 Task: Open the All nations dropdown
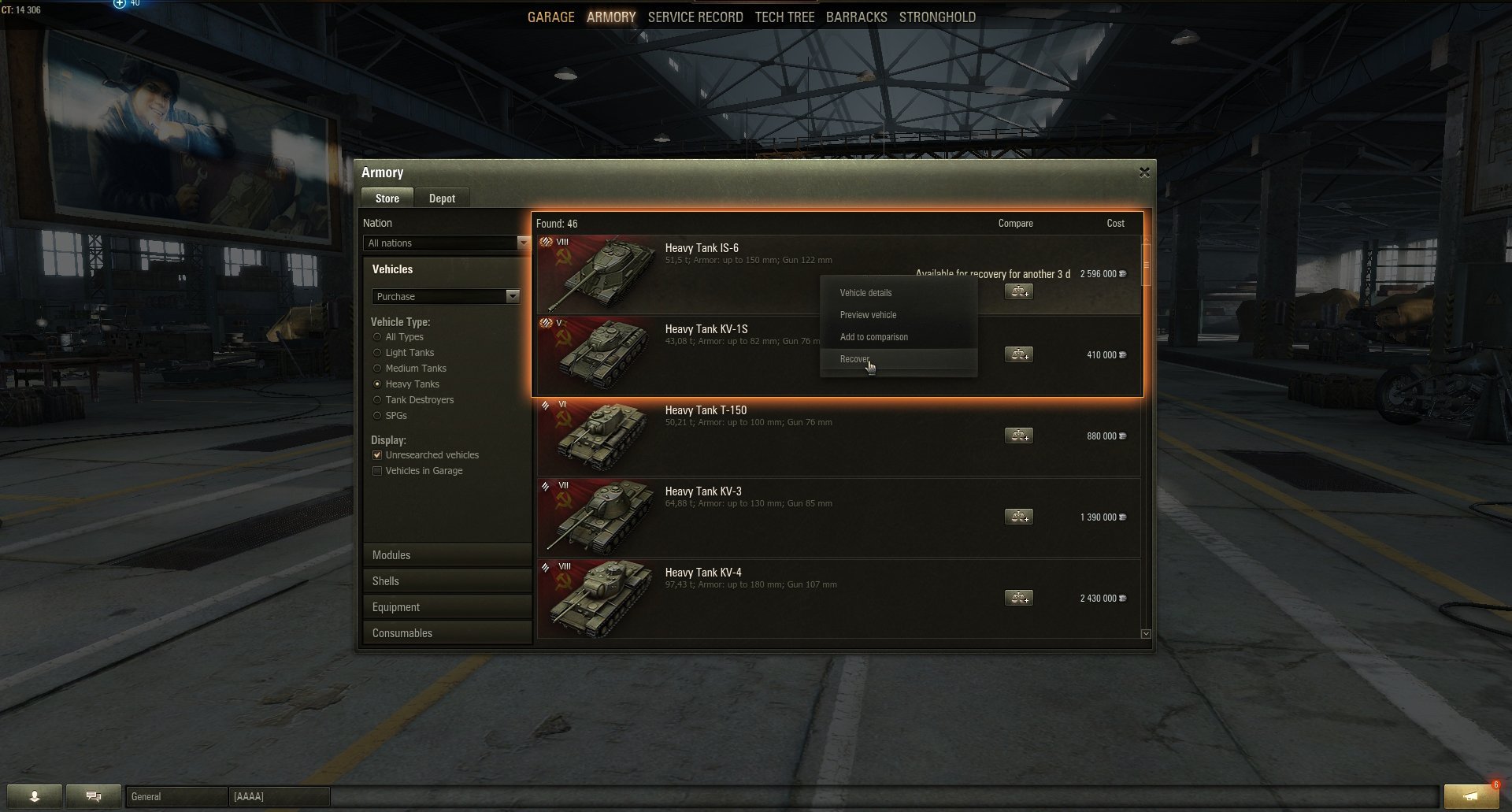point(446,243)
